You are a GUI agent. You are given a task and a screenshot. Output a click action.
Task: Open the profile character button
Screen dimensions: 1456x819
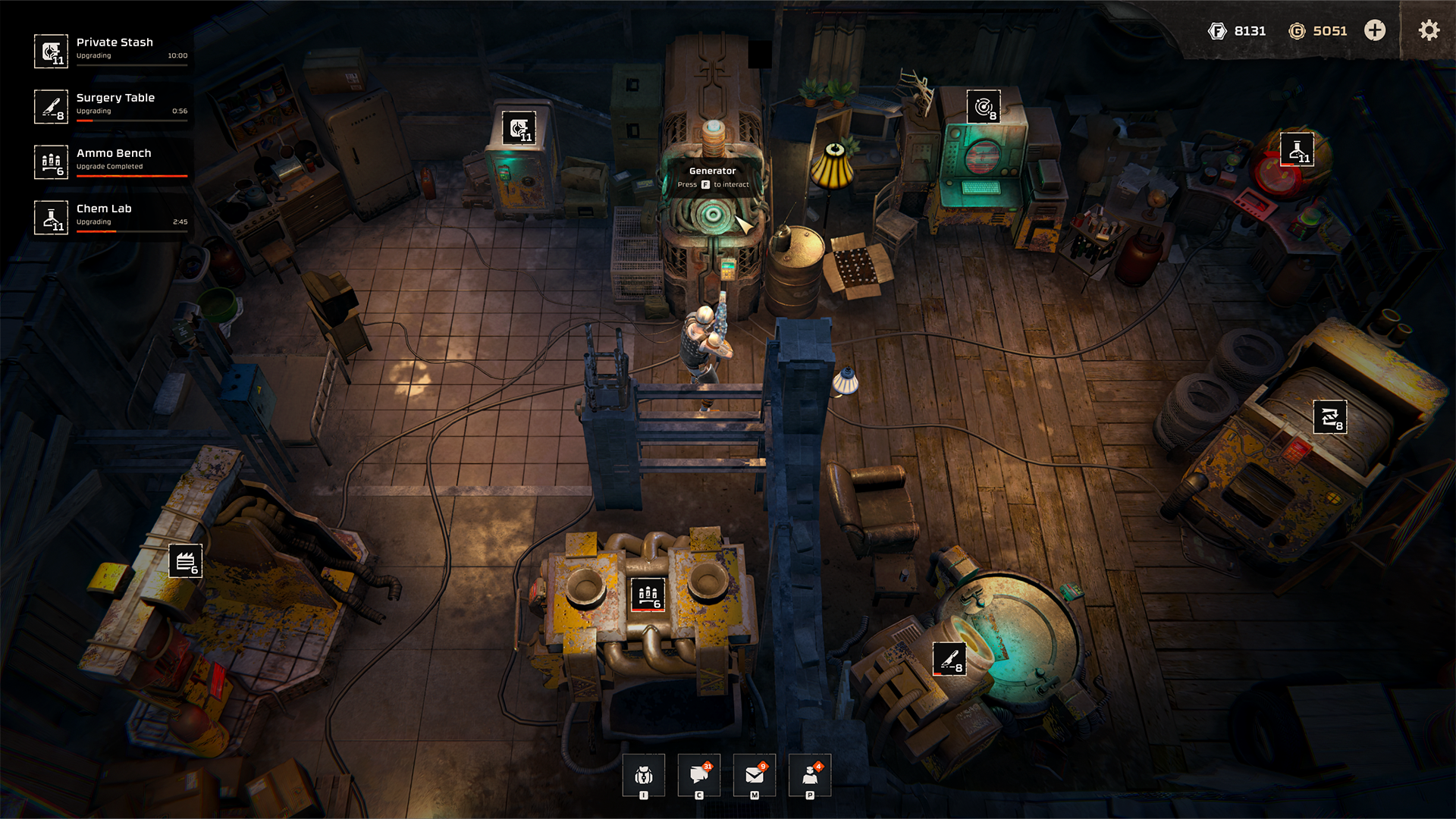[x=810, y=775]
